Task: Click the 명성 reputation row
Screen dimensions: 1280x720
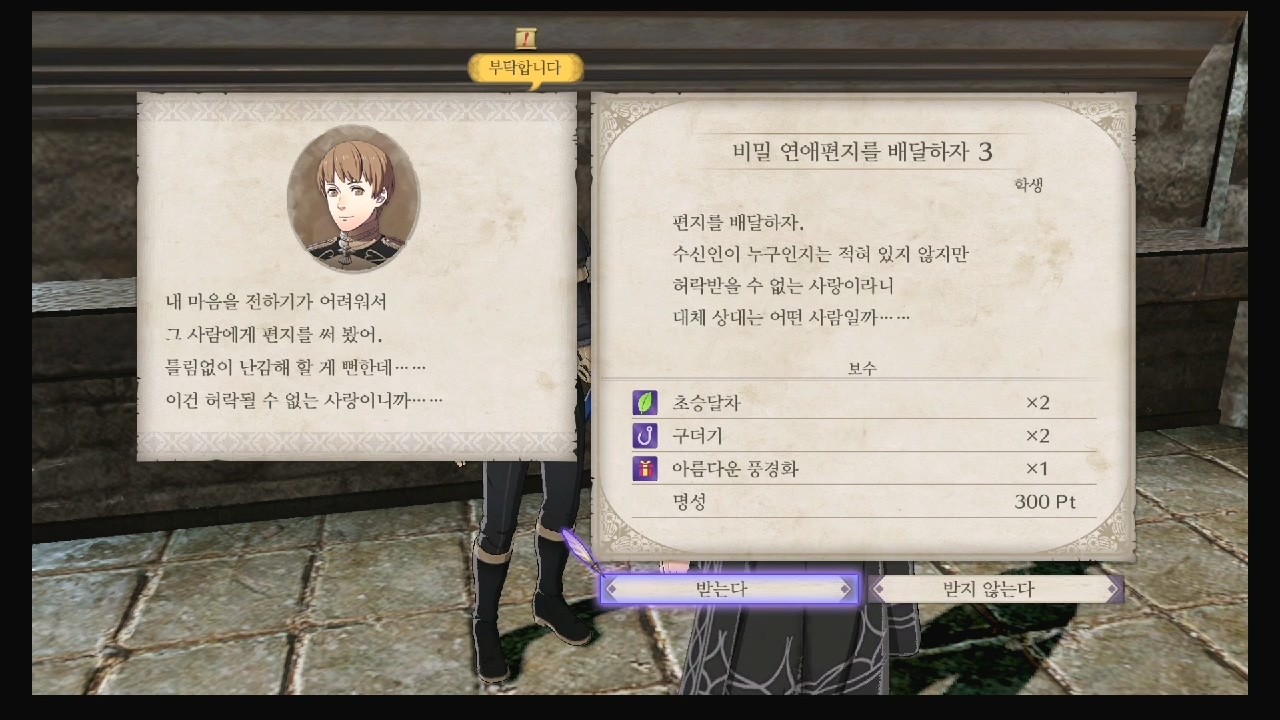Action: tap(692, 501)
